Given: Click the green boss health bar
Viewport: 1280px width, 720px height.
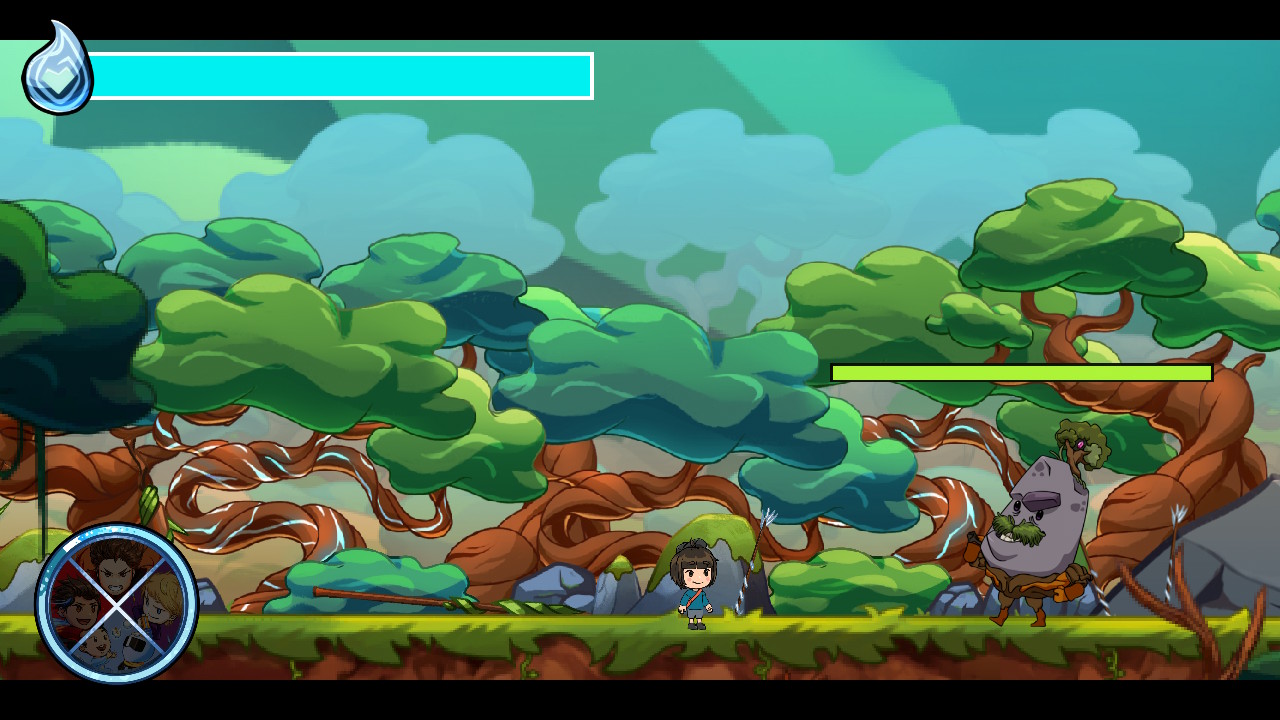Looking at the screenshot, I should (1020, 372).
